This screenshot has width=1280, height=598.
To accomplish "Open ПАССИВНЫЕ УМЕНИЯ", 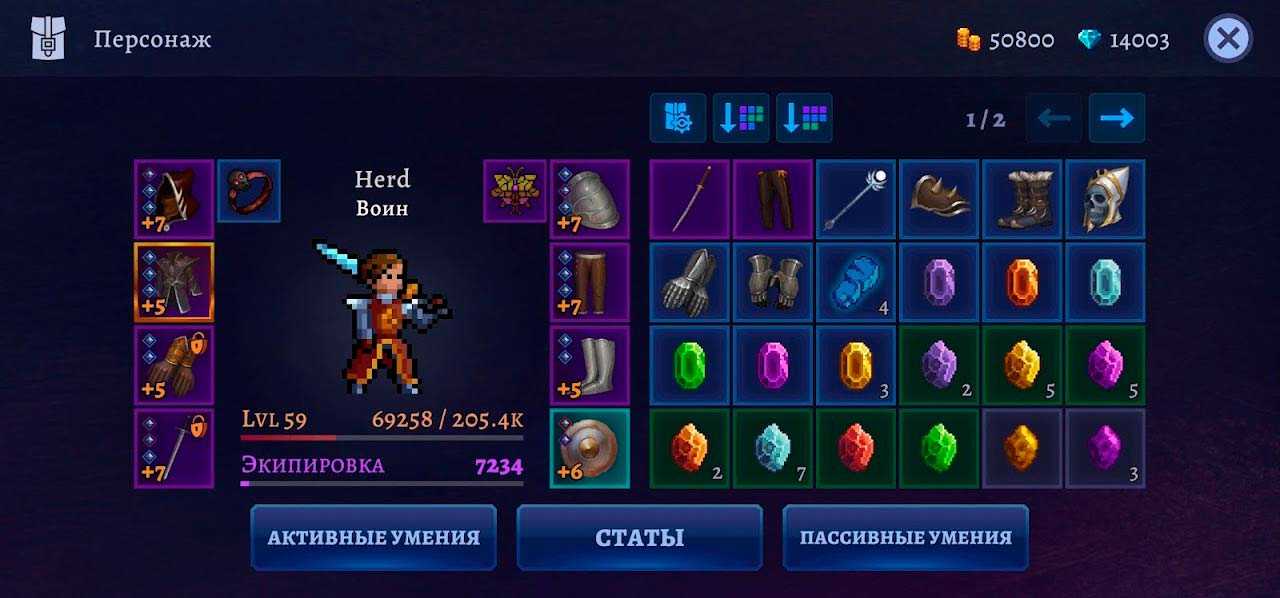I will 905,537.
